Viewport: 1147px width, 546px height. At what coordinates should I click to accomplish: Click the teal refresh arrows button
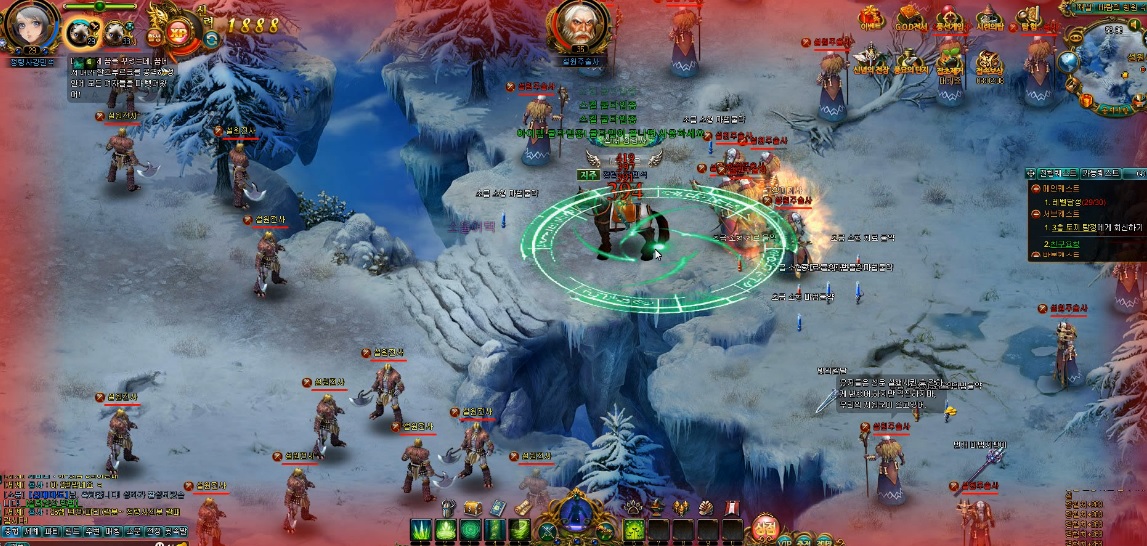212,39
